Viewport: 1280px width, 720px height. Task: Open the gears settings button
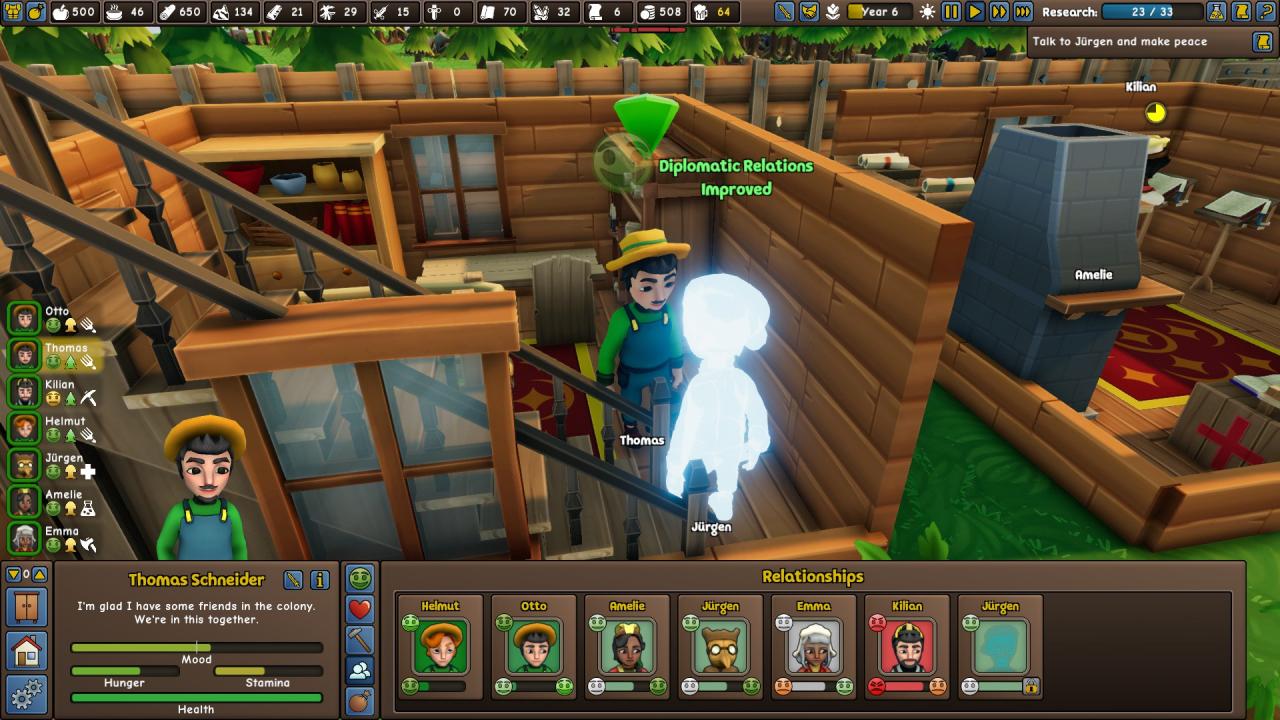[26, 693]
